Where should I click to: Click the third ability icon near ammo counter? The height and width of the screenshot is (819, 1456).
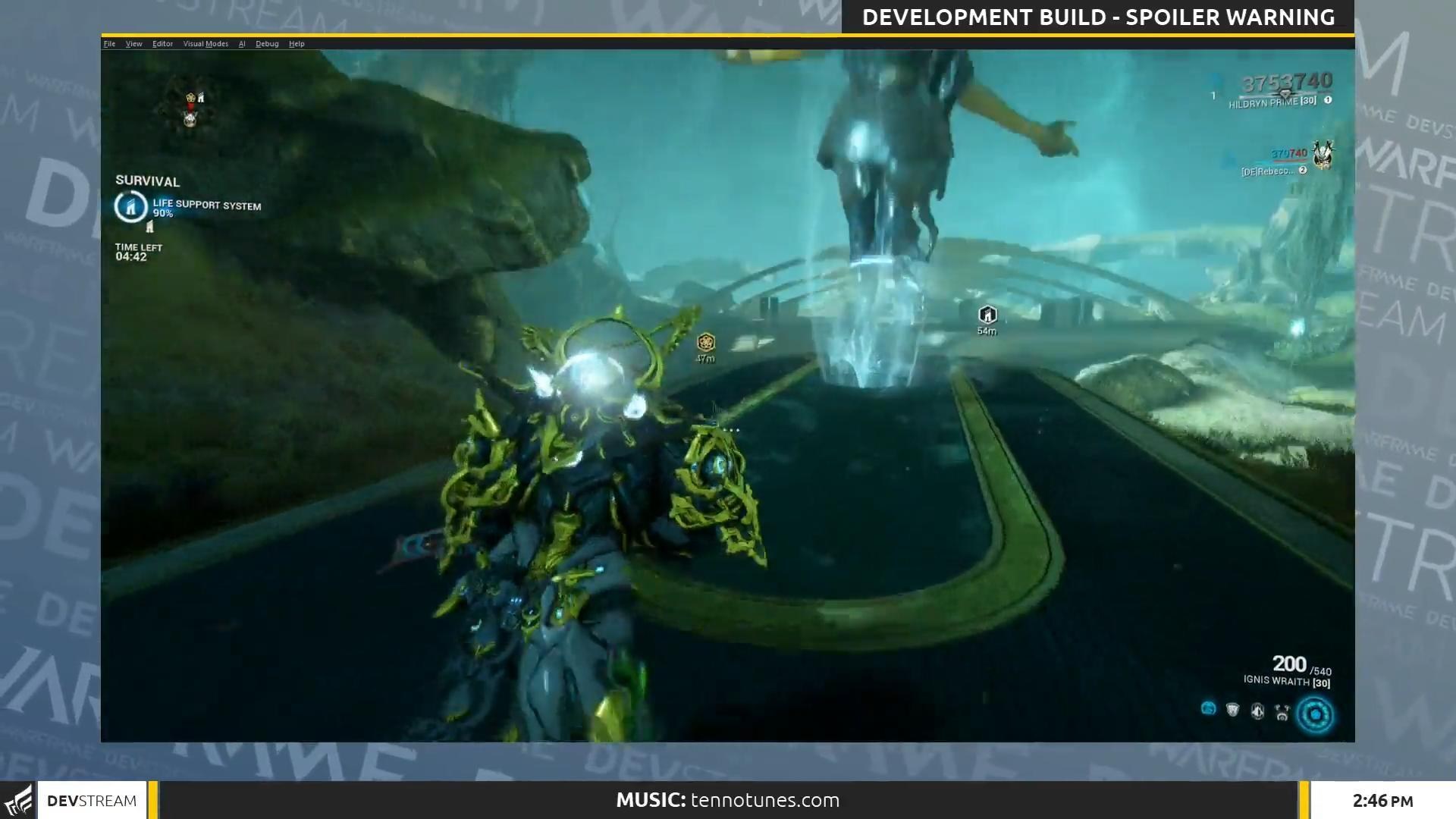pos(1257,711)
